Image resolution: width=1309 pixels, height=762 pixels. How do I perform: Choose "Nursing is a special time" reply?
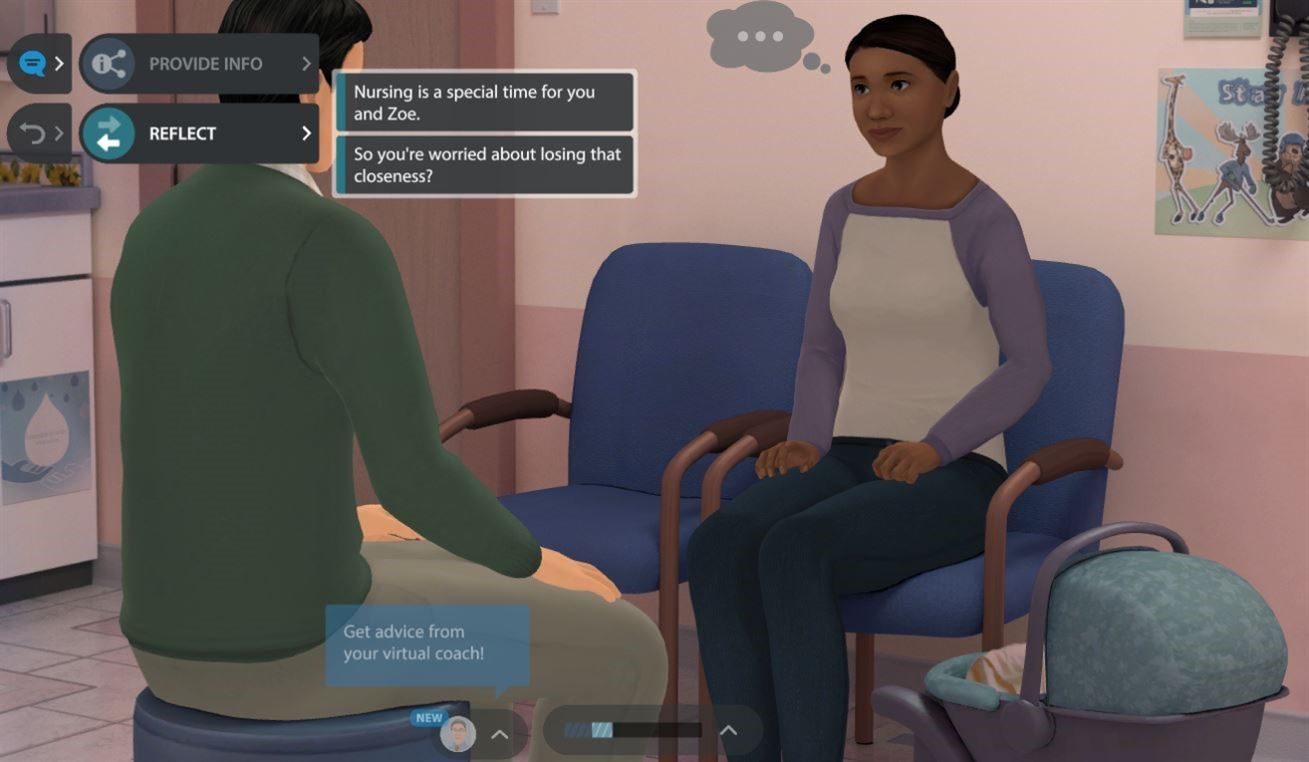tap(484, 102)
